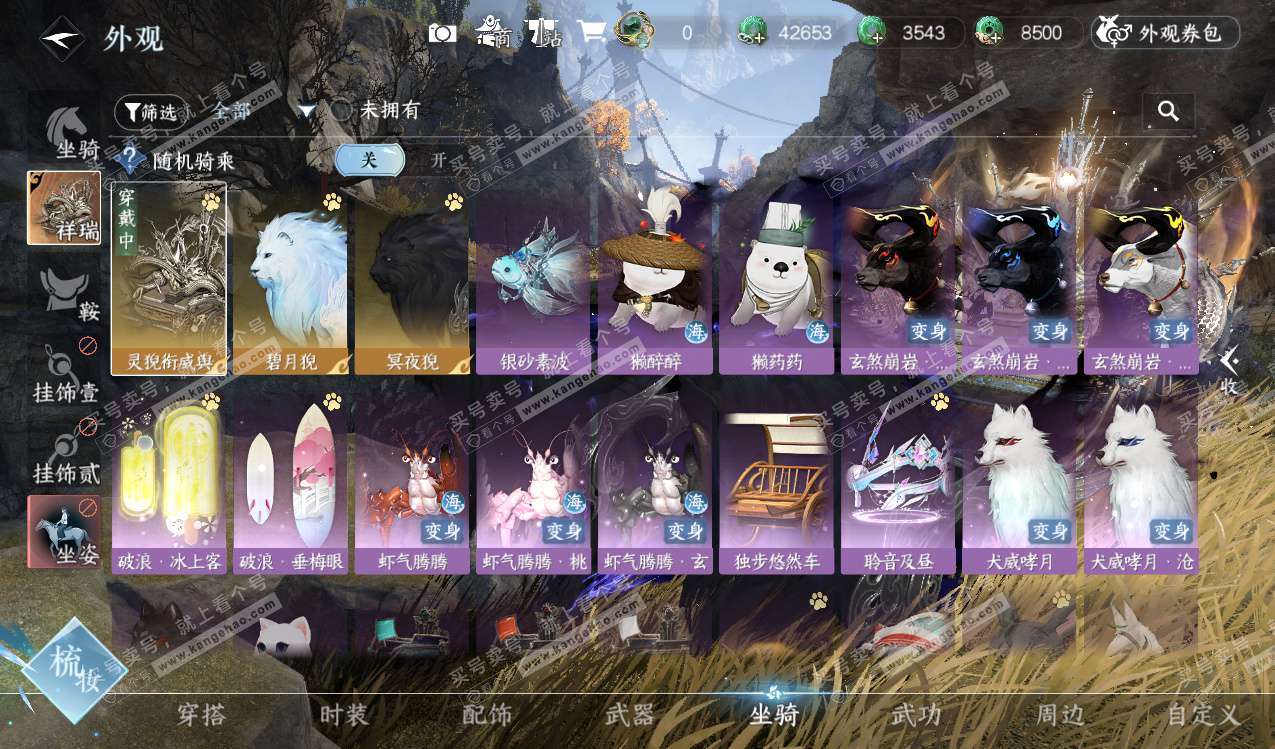
Task: Switch to the 时装 bottom tab
Action: pyautogui.click(x=344, y=715)
